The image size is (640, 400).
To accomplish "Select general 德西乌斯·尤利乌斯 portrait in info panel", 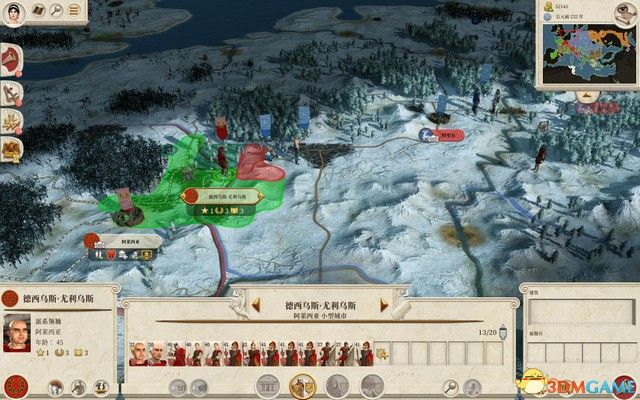I will (18, 331).
